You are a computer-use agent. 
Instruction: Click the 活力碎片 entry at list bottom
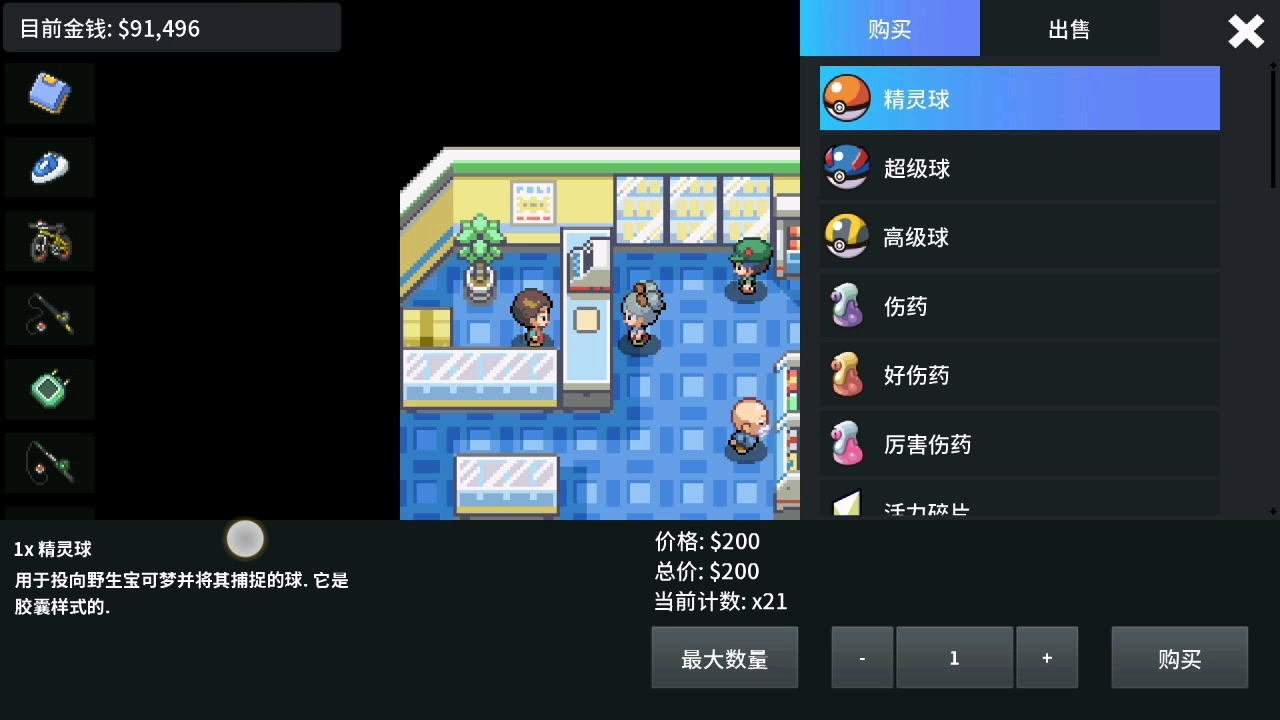click(x=1019, y=506)
